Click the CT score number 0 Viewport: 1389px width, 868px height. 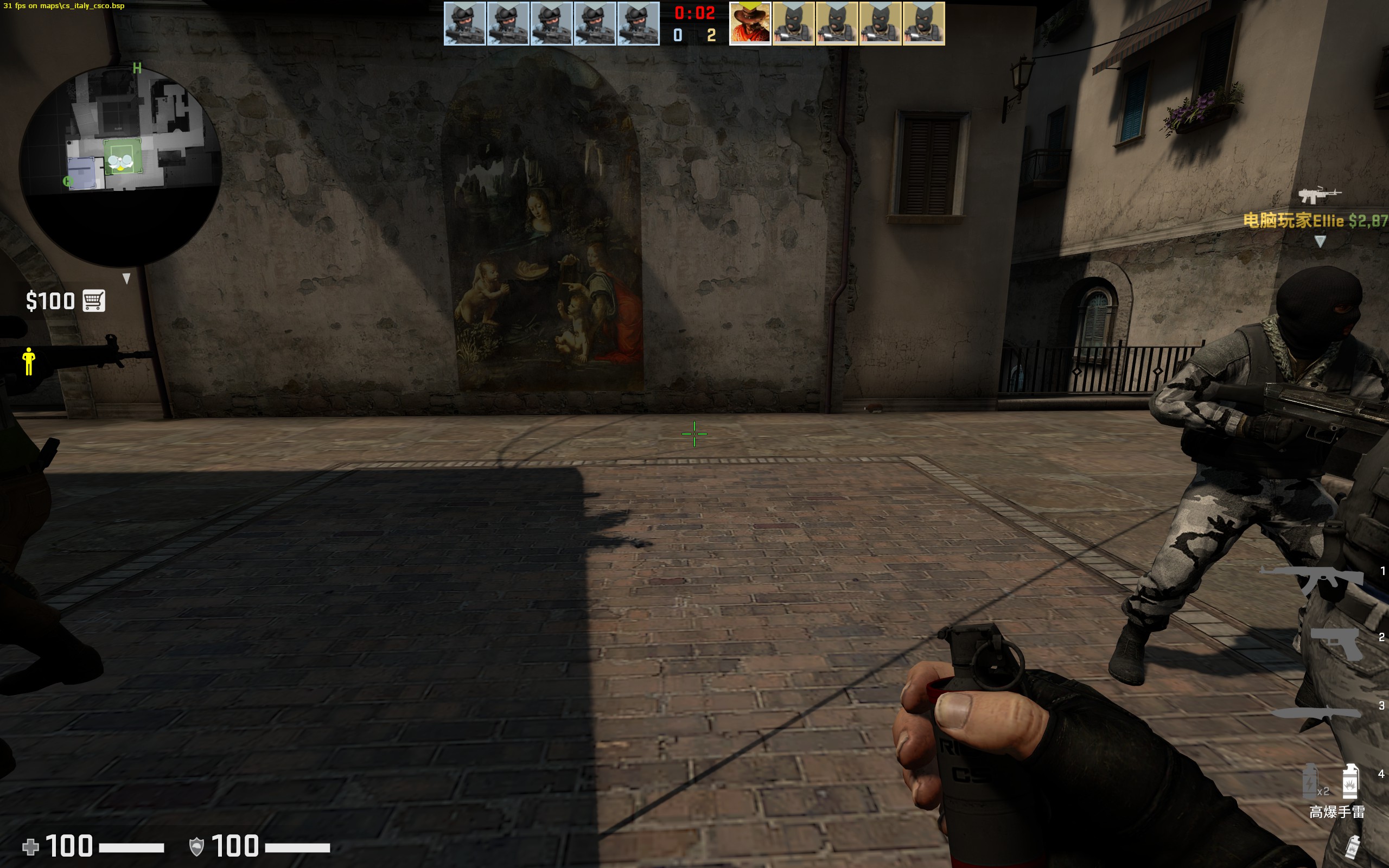[678, 35]
